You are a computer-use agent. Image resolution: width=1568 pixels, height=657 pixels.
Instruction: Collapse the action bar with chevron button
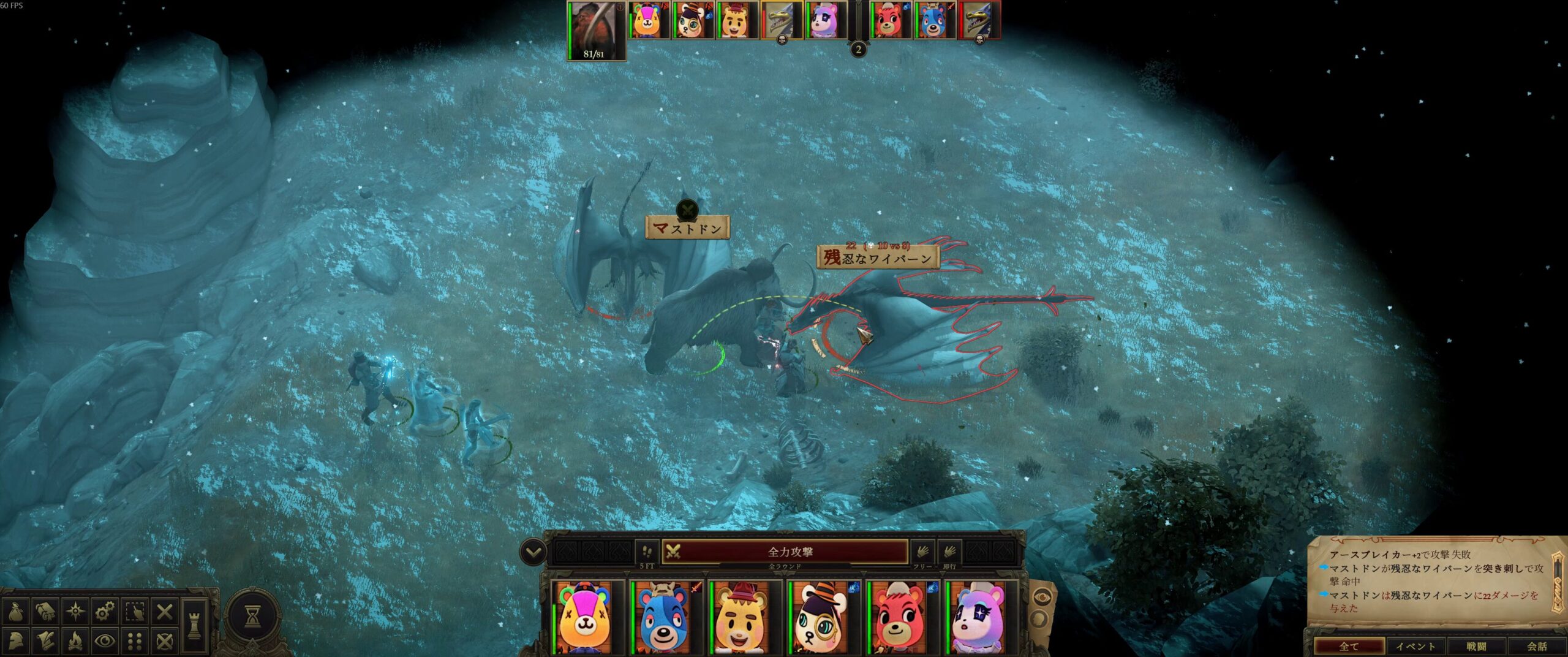pos(533,552)
